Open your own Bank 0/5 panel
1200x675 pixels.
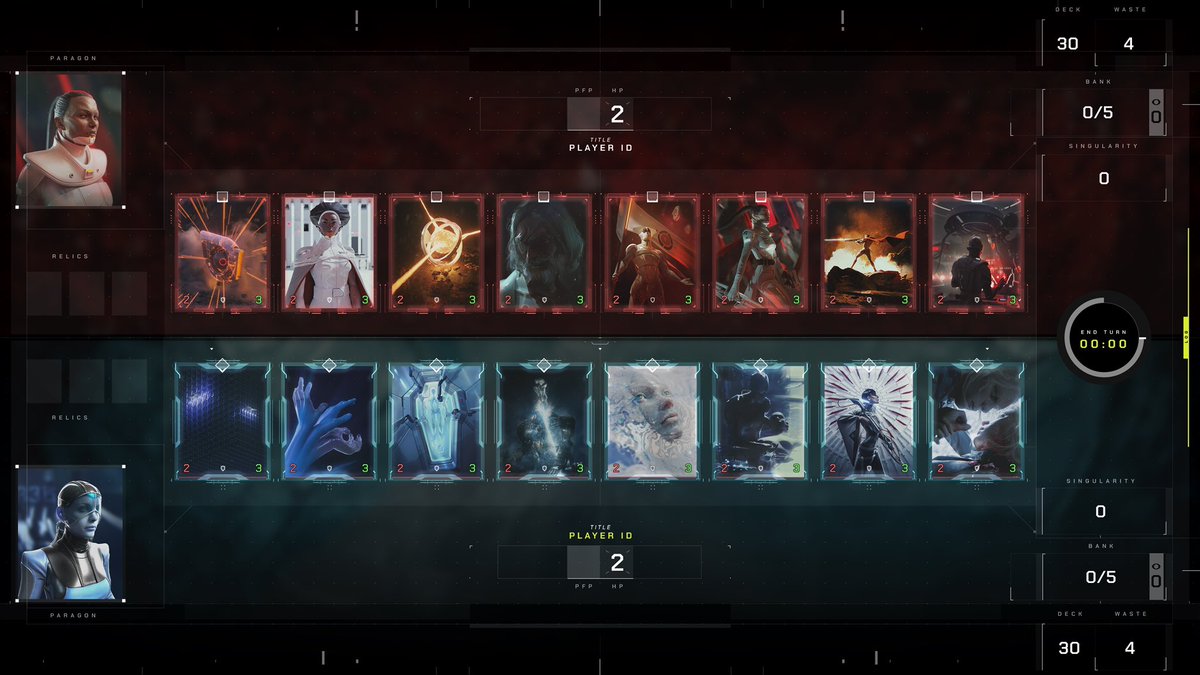(x=1100, y=577)
